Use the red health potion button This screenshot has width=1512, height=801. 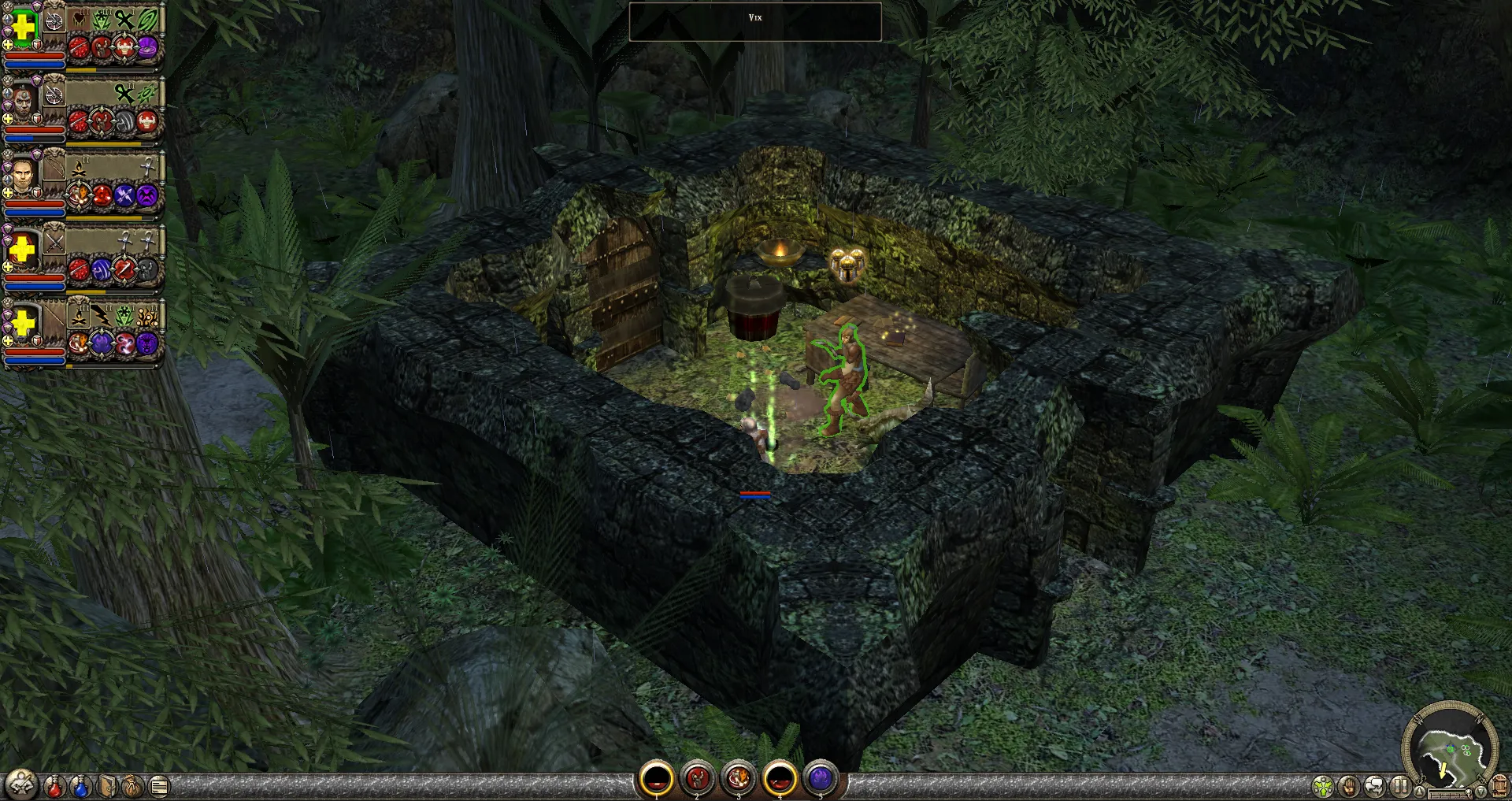54,786
